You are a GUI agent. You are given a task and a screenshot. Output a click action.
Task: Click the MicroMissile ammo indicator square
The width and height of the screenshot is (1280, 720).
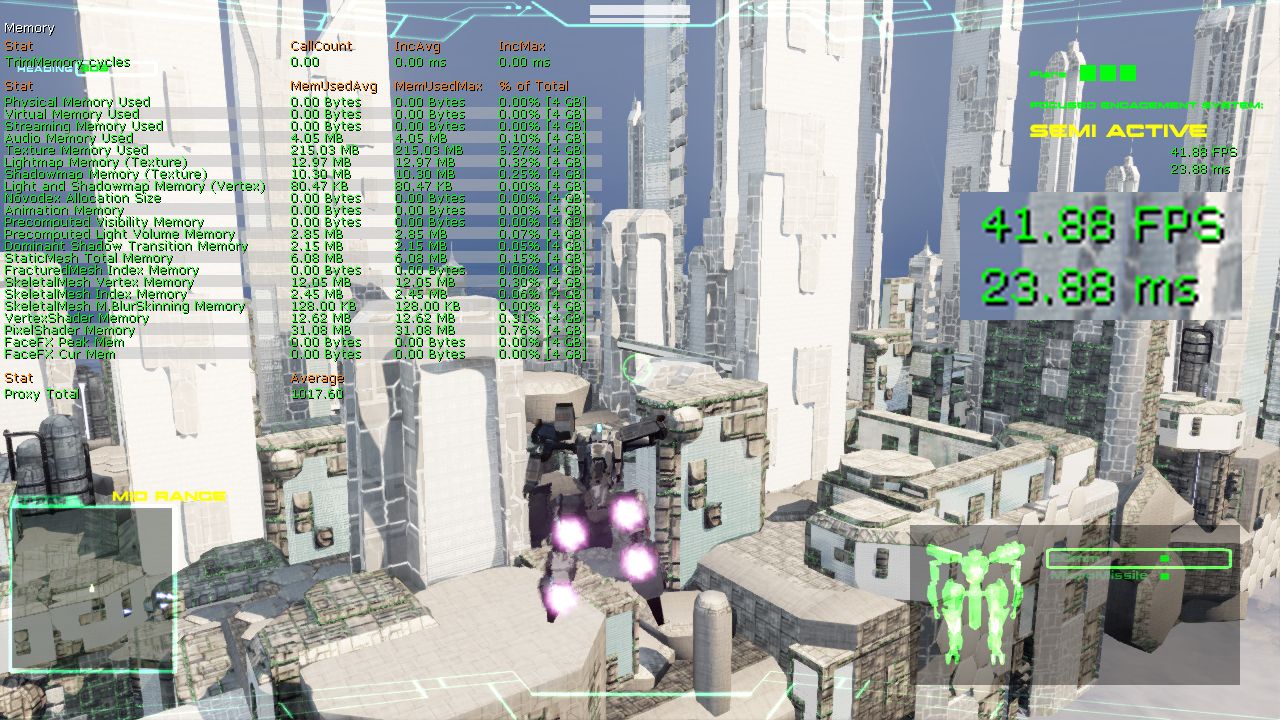tap(1164, 576)
